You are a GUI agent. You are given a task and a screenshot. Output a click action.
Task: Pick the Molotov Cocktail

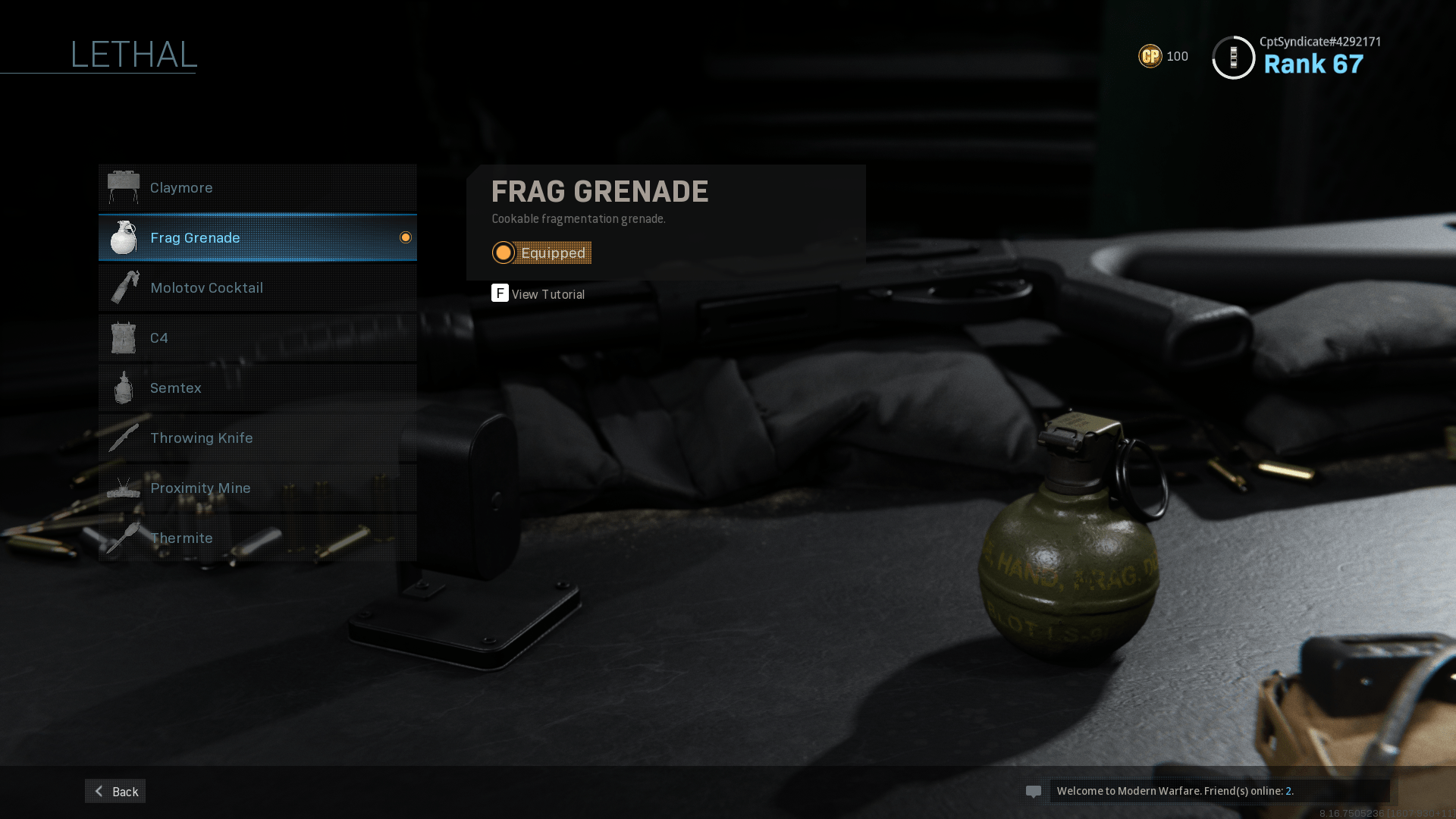coord(257,287)
